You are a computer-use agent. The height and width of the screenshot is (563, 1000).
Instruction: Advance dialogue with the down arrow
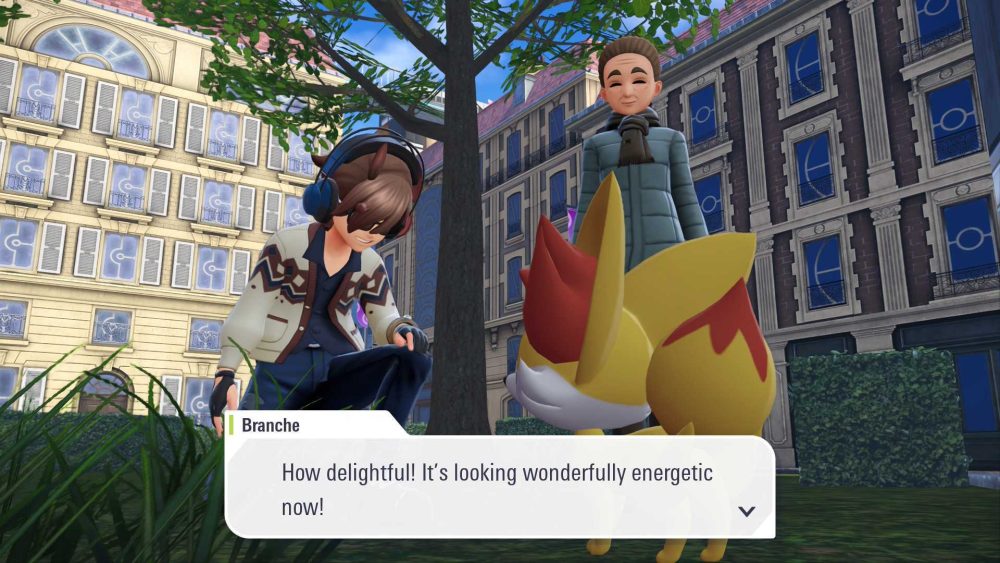click(746, 511)
